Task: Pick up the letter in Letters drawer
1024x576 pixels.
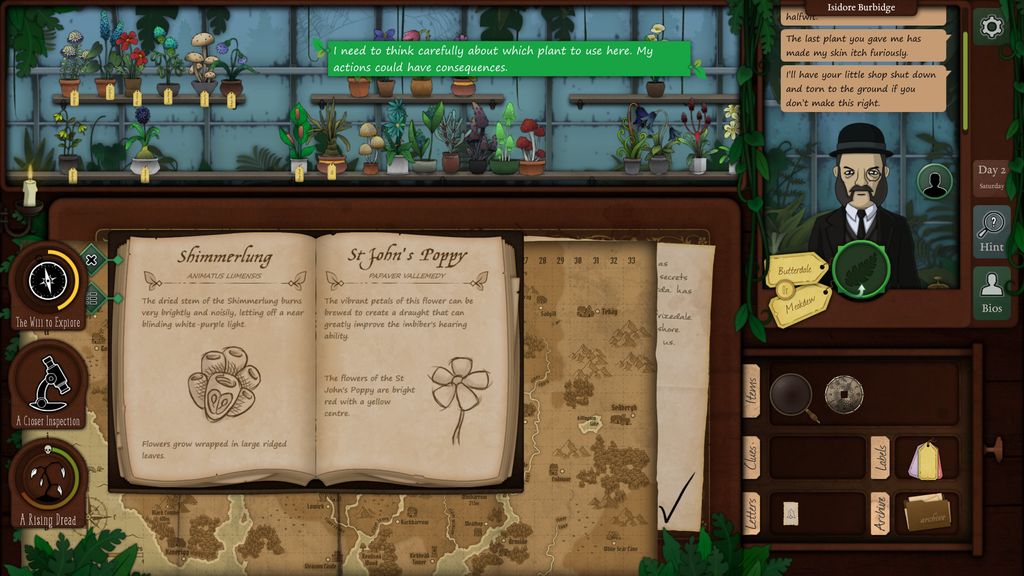Action: click(791, 514)
